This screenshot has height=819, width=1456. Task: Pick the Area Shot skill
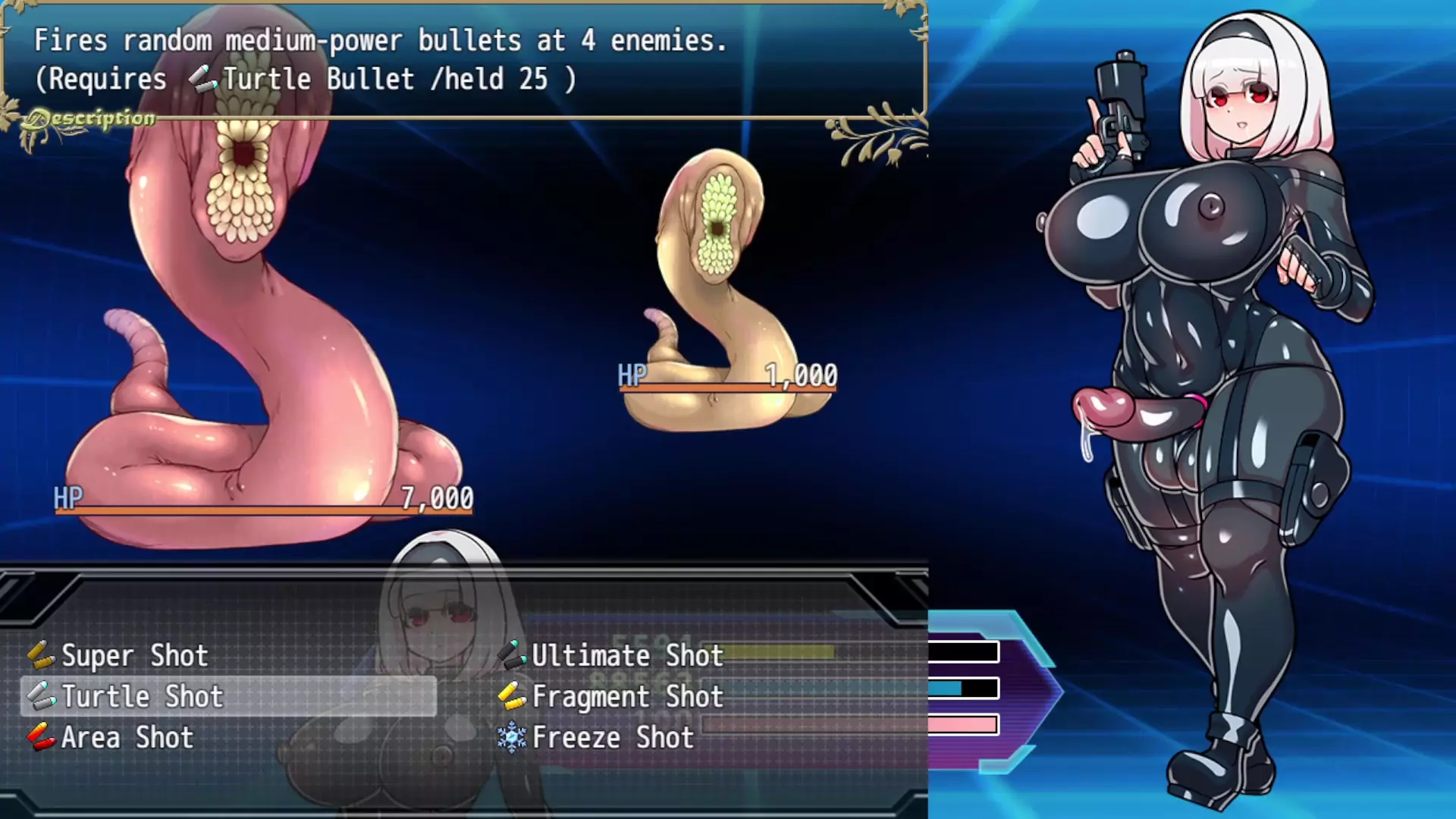(x=127, y=738)
